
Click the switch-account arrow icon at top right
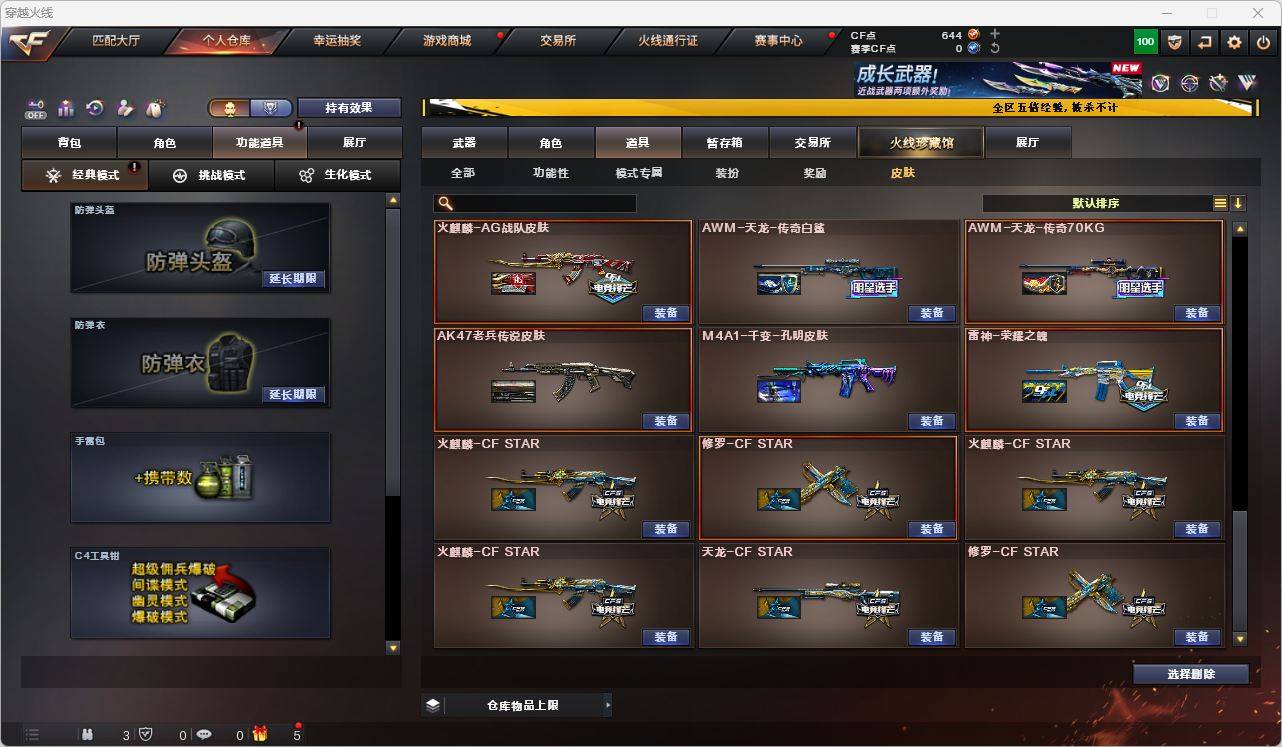(x=1204, y=42)
